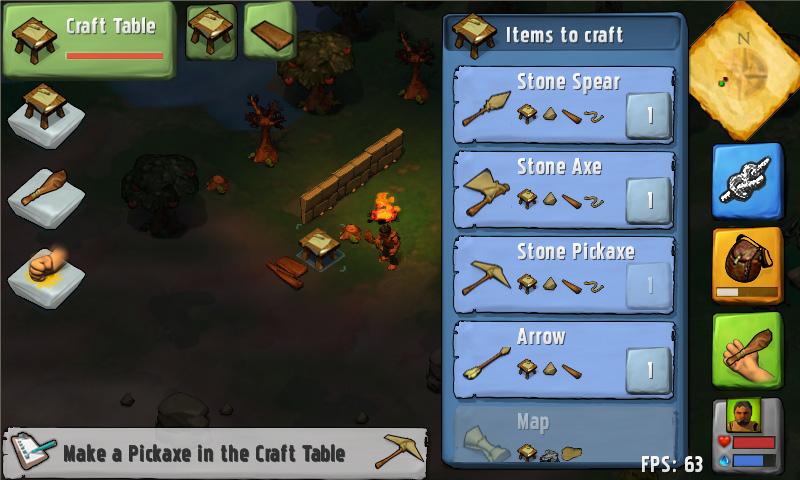Craft one Arrow
Screen dimensions: 800x480
648,370
